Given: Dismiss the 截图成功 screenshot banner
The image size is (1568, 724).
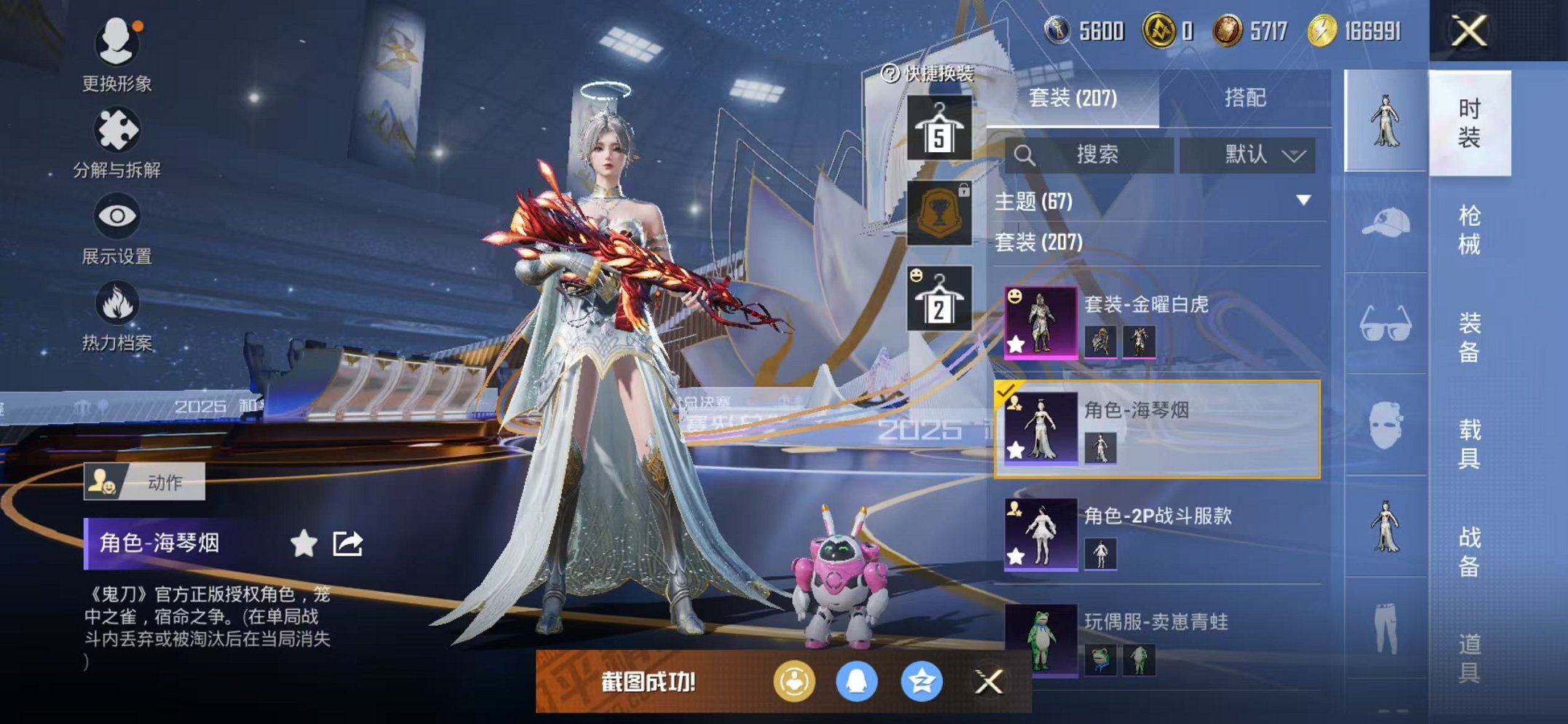Looking at the screenshot, I should [988, 682].
